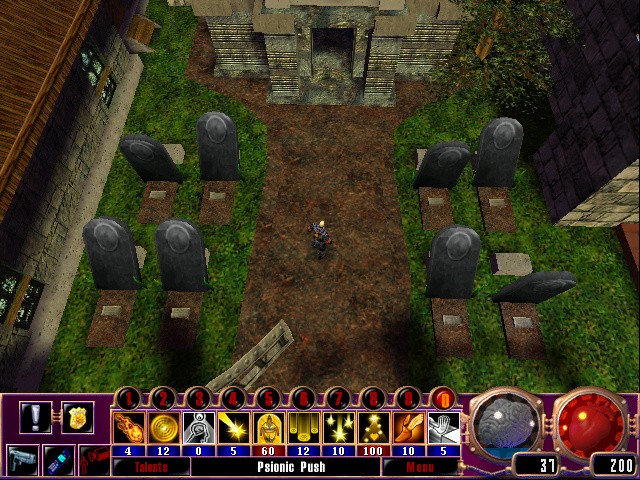The height and width of the screenshot is (480, 640).
Task: Click the red camera view icon
Action: click(x=92, y=462)
